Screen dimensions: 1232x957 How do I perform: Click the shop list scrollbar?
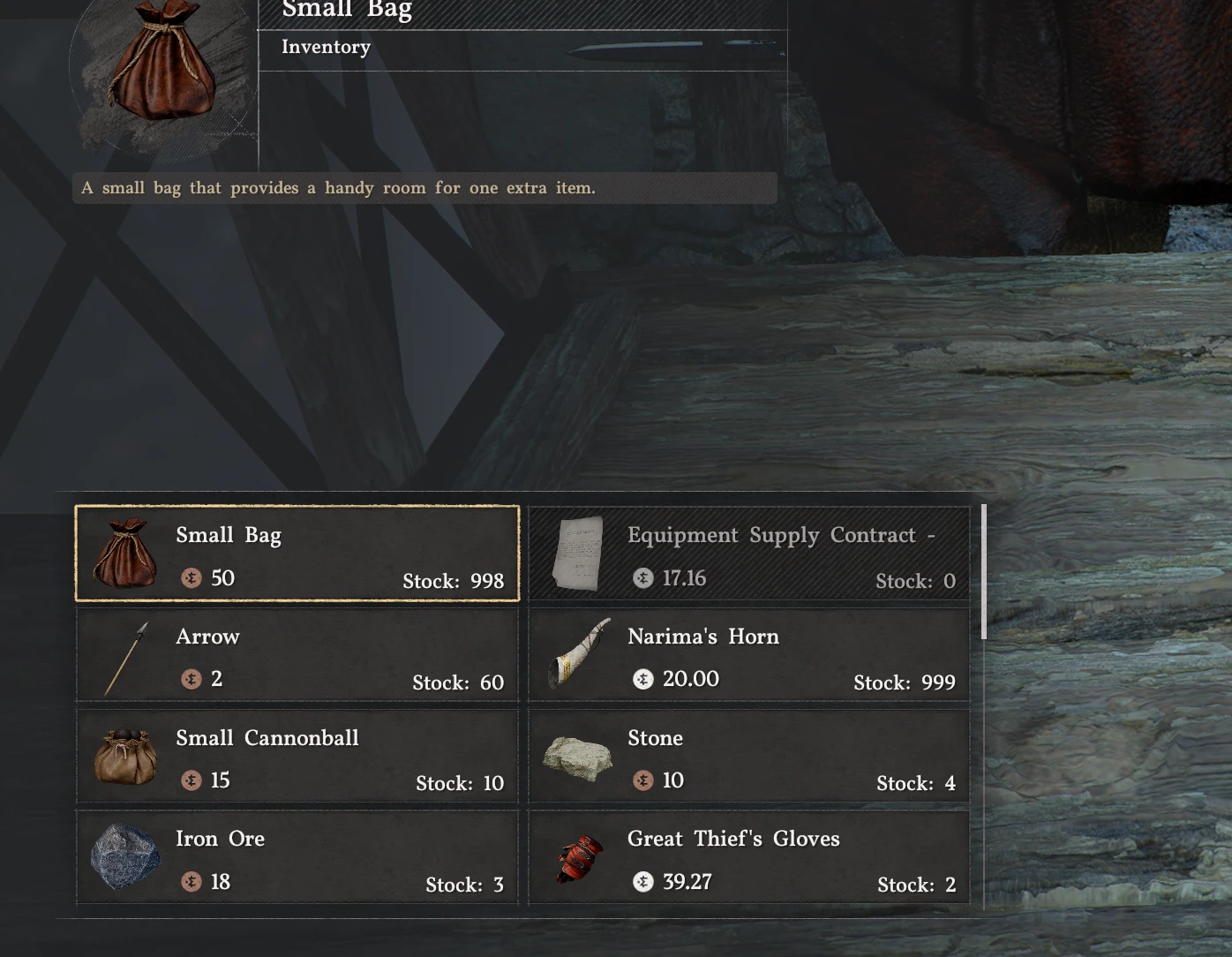coord(984,572)
